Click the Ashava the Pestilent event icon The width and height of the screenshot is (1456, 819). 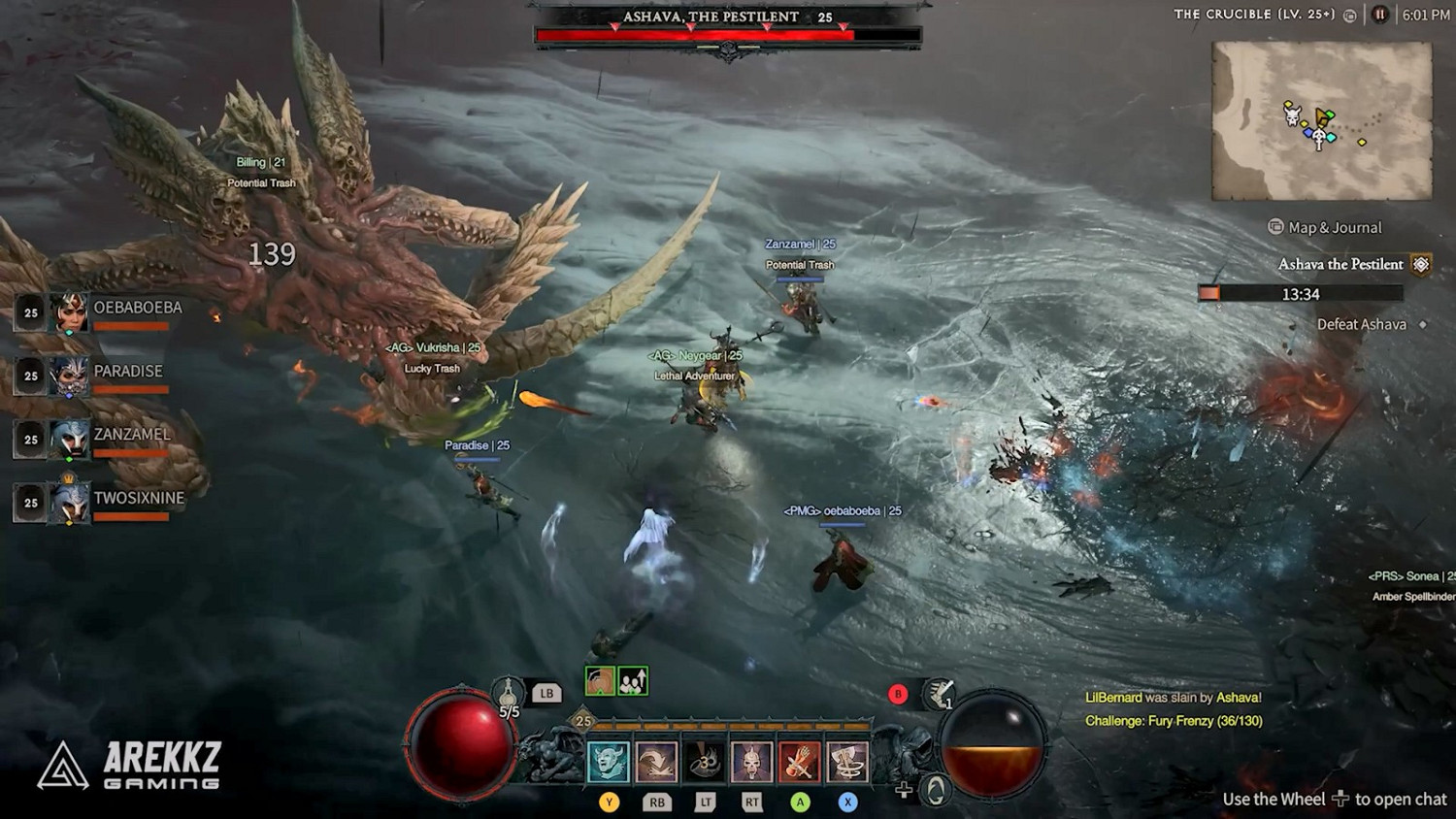(1421, 263)
